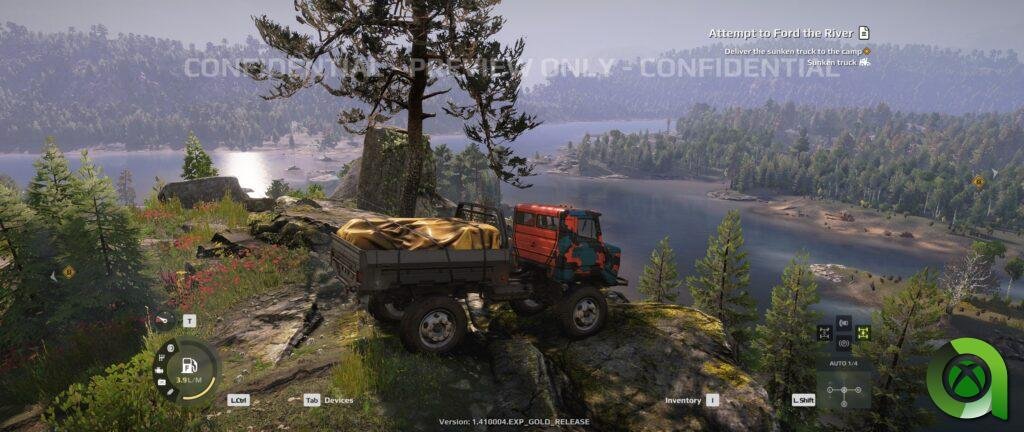The image size is (1024, 432).
Task: Click the Xbox logo overlay badge
Action: coord(965,378)
